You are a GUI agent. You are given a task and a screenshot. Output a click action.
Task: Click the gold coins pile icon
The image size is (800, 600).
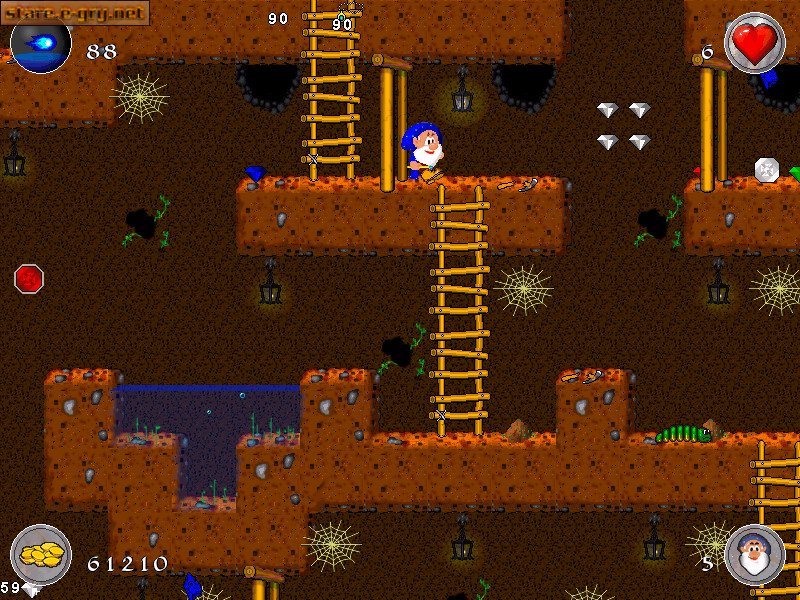pos(41,554)
